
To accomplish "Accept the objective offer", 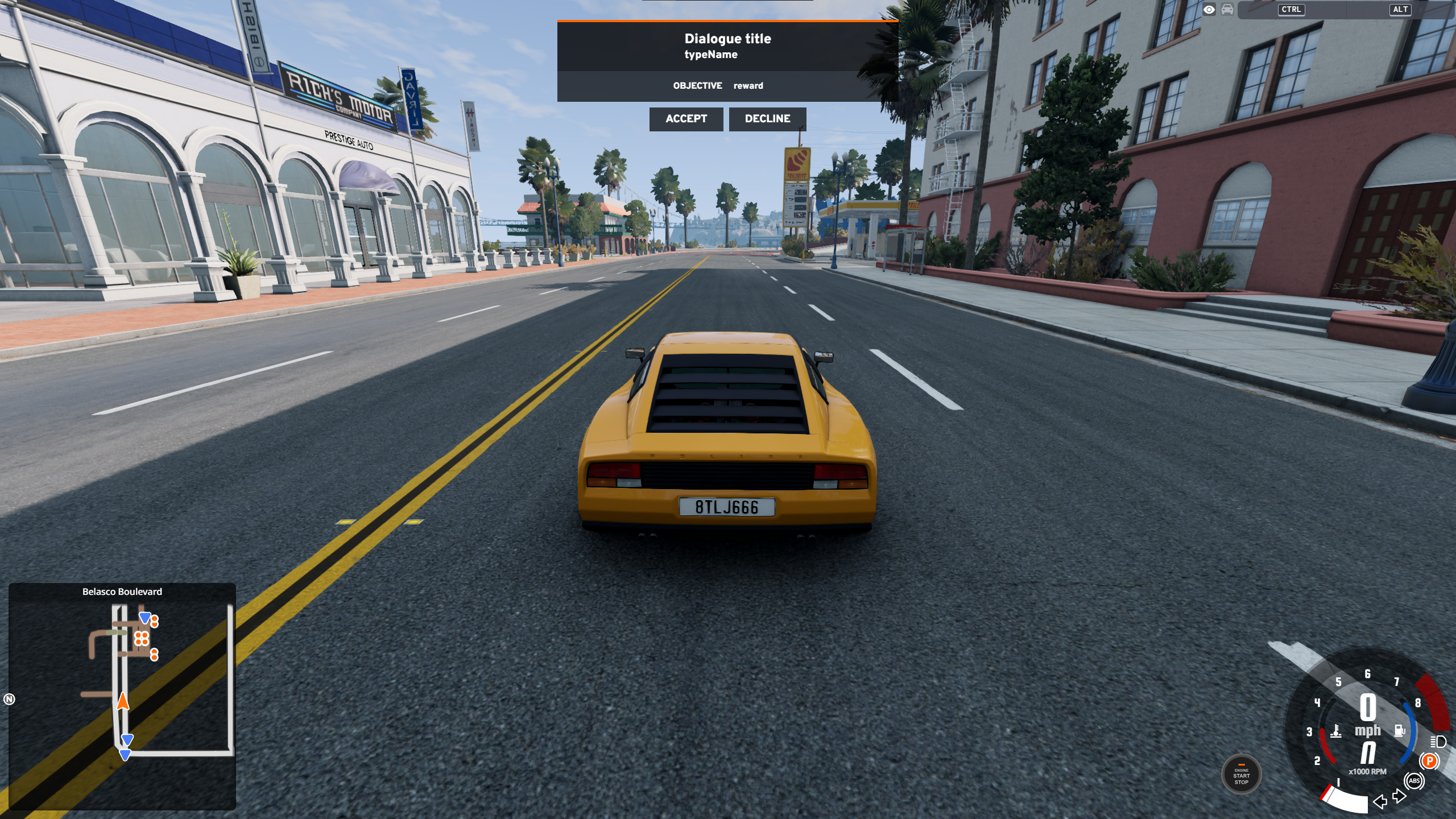I will 686,118.
